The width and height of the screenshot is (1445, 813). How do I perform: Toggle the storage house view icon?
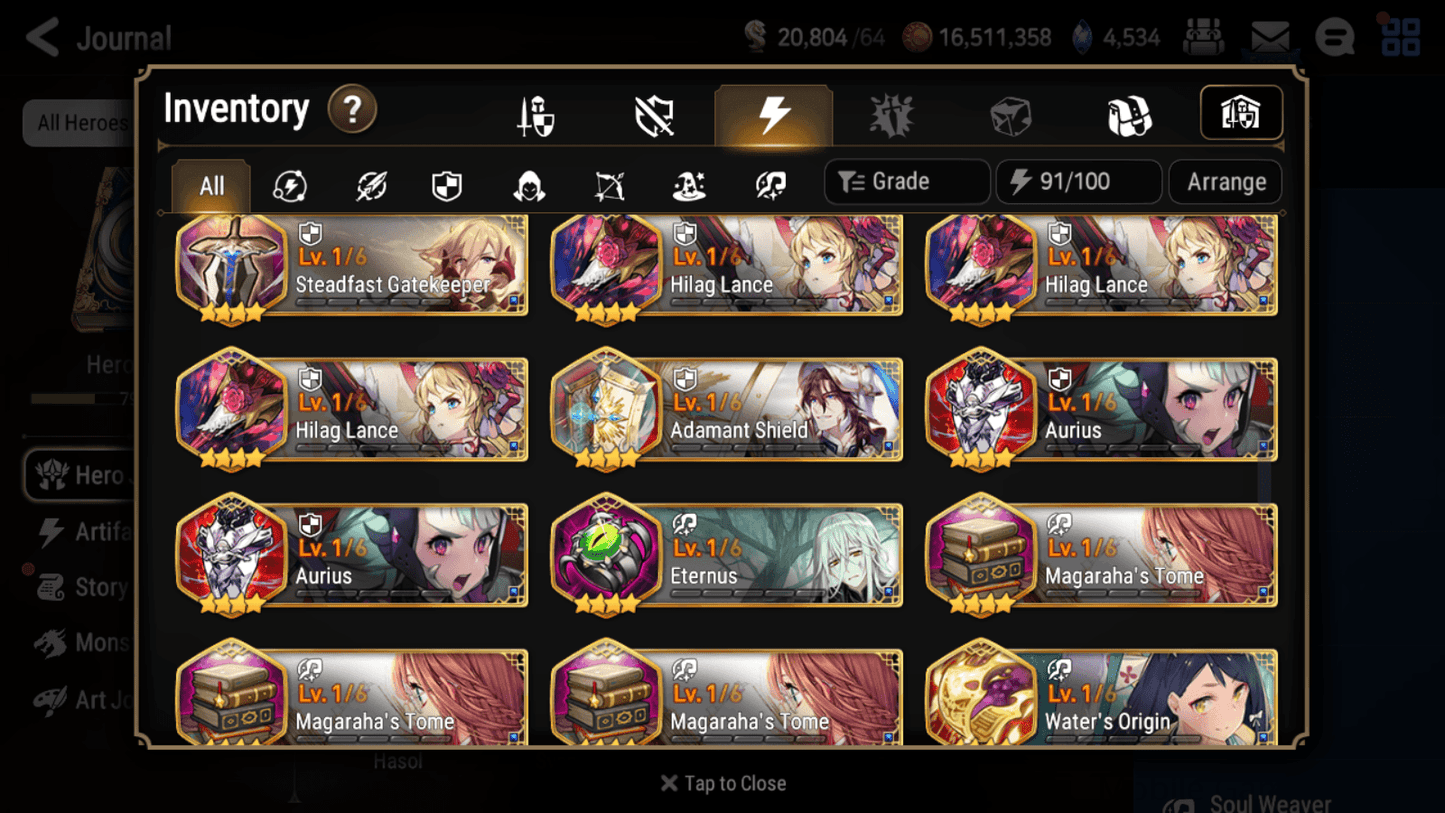point(1240,113)
